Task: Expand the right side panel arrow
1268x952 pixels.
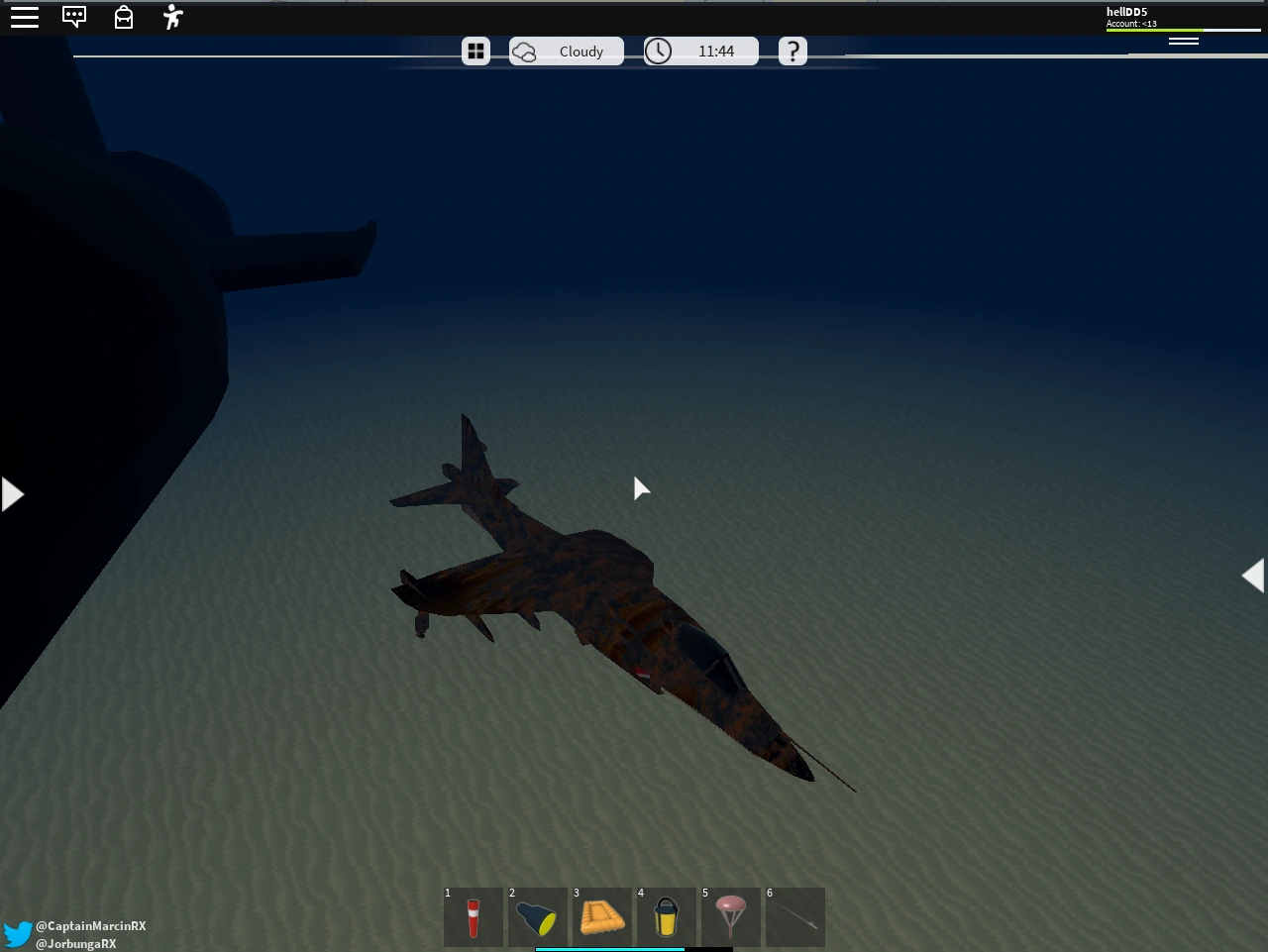Action: click(x=1255, y=575)
